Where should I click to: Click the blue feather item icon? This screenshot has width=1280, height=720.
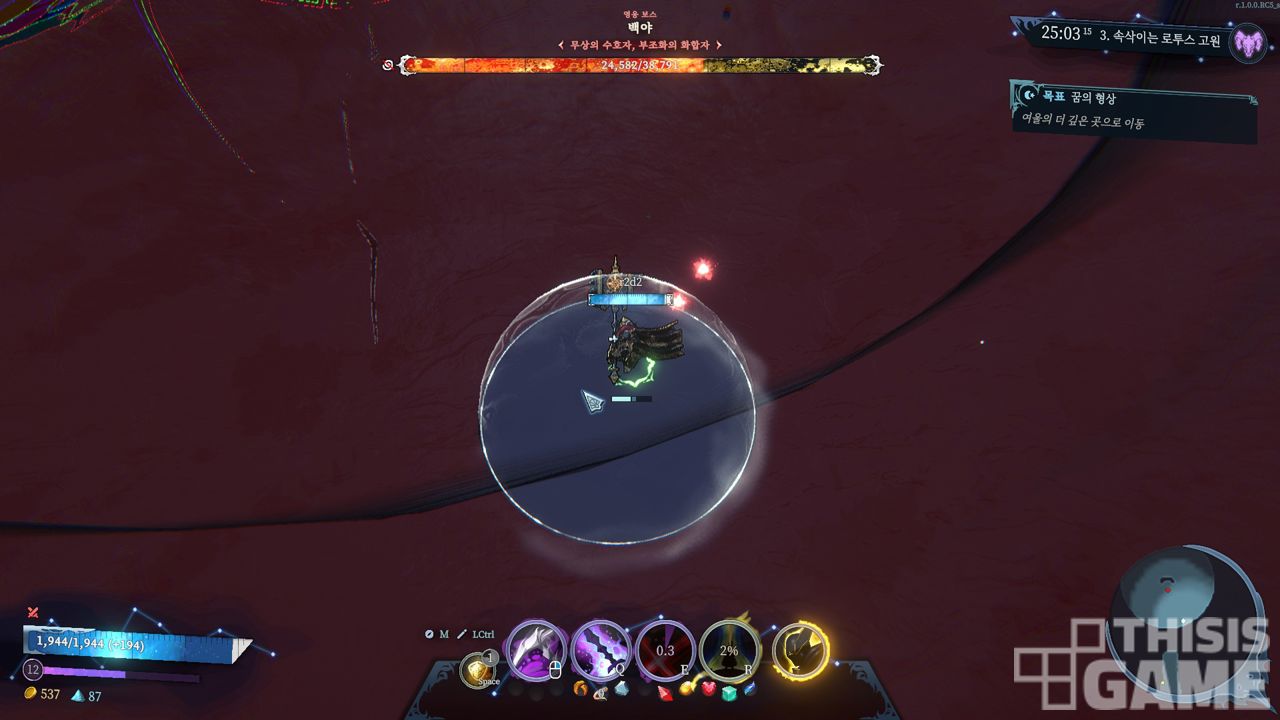750,688
